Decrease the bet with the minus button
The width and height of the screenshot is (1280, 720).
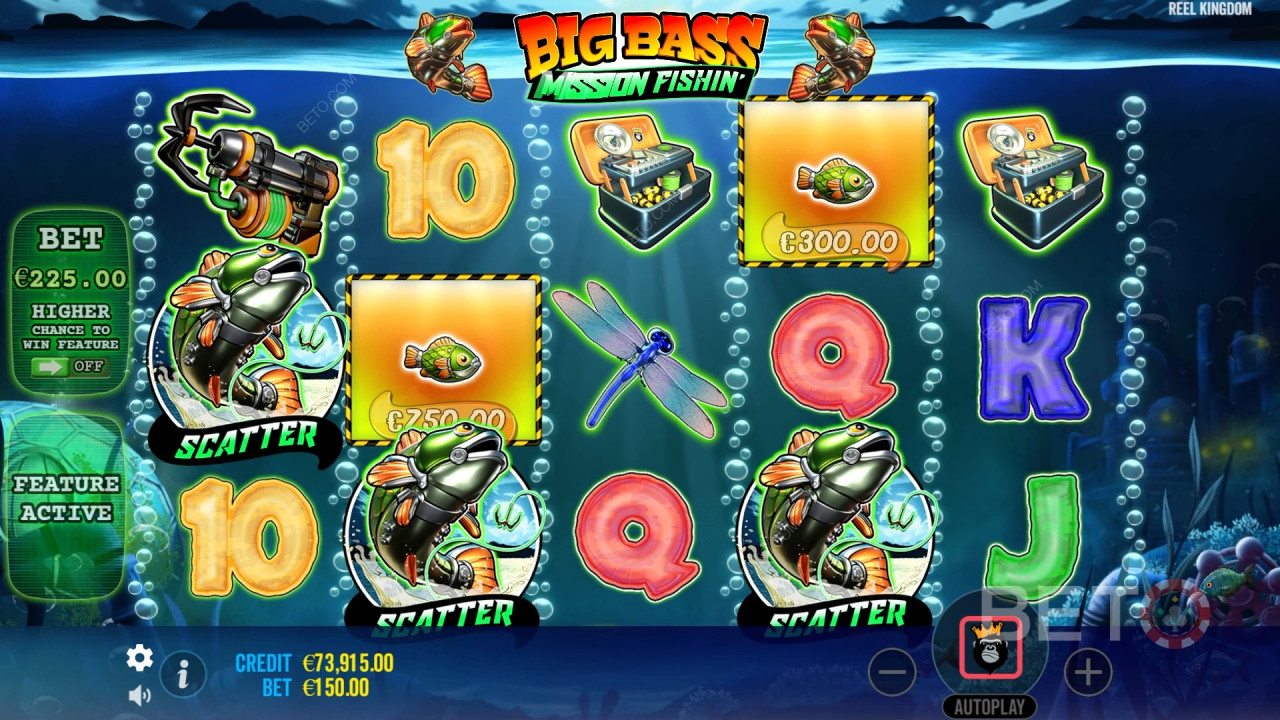click(892, 672)
